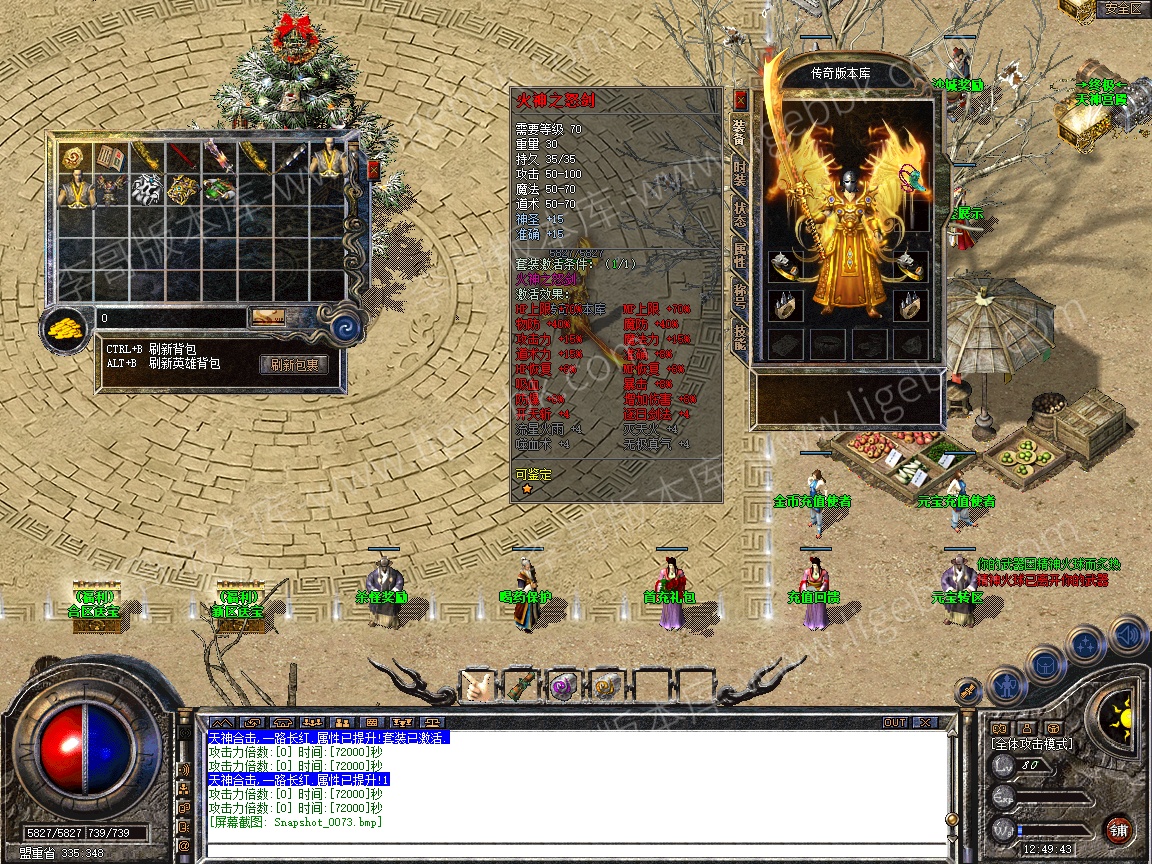This screenshot has width=1152, height=864.
Task: Select the teal necklace equipment slot
Action: [912, 178]
